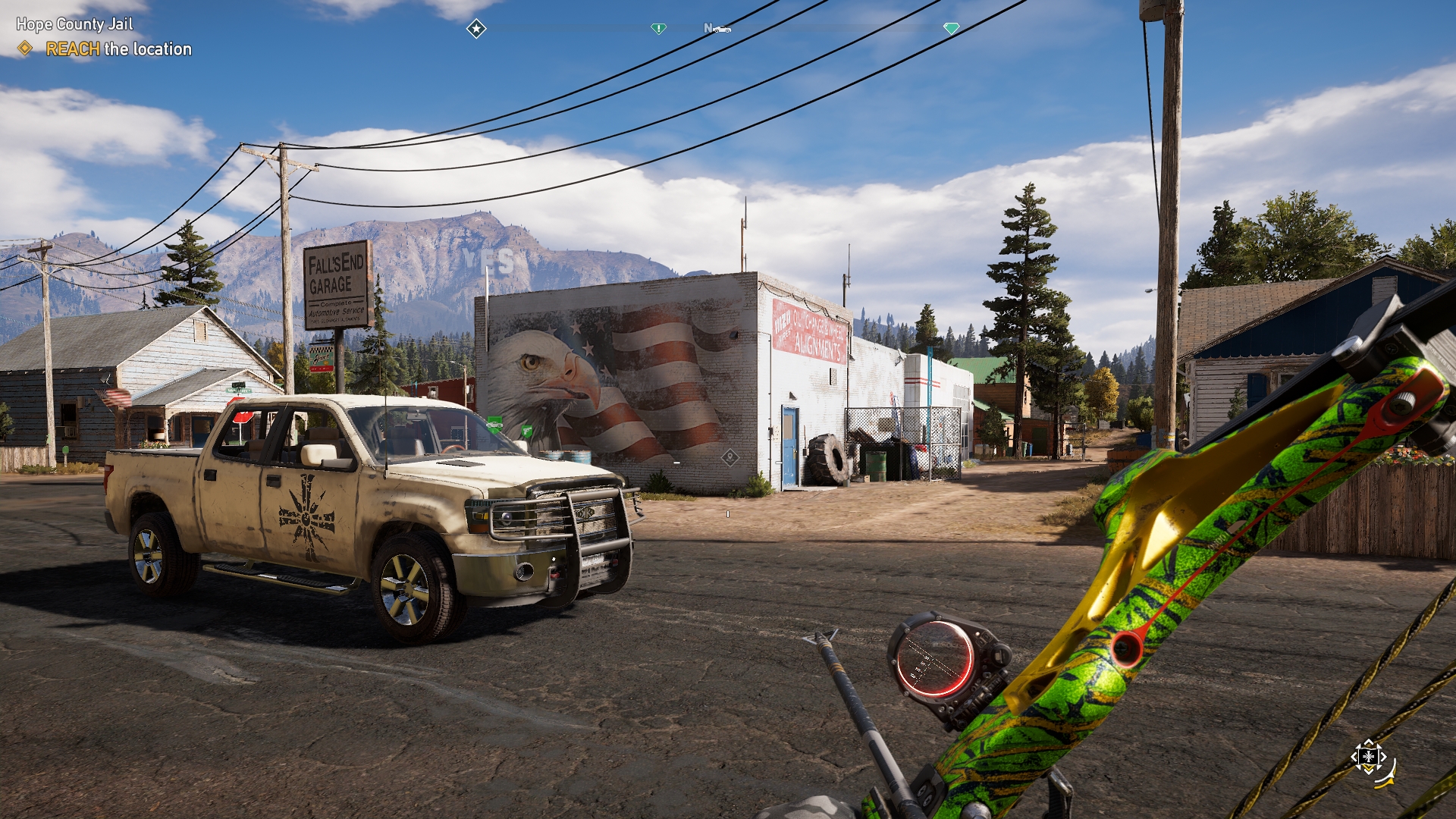
Task: Select the green gun shop world marker
Action: coord(526,431)
